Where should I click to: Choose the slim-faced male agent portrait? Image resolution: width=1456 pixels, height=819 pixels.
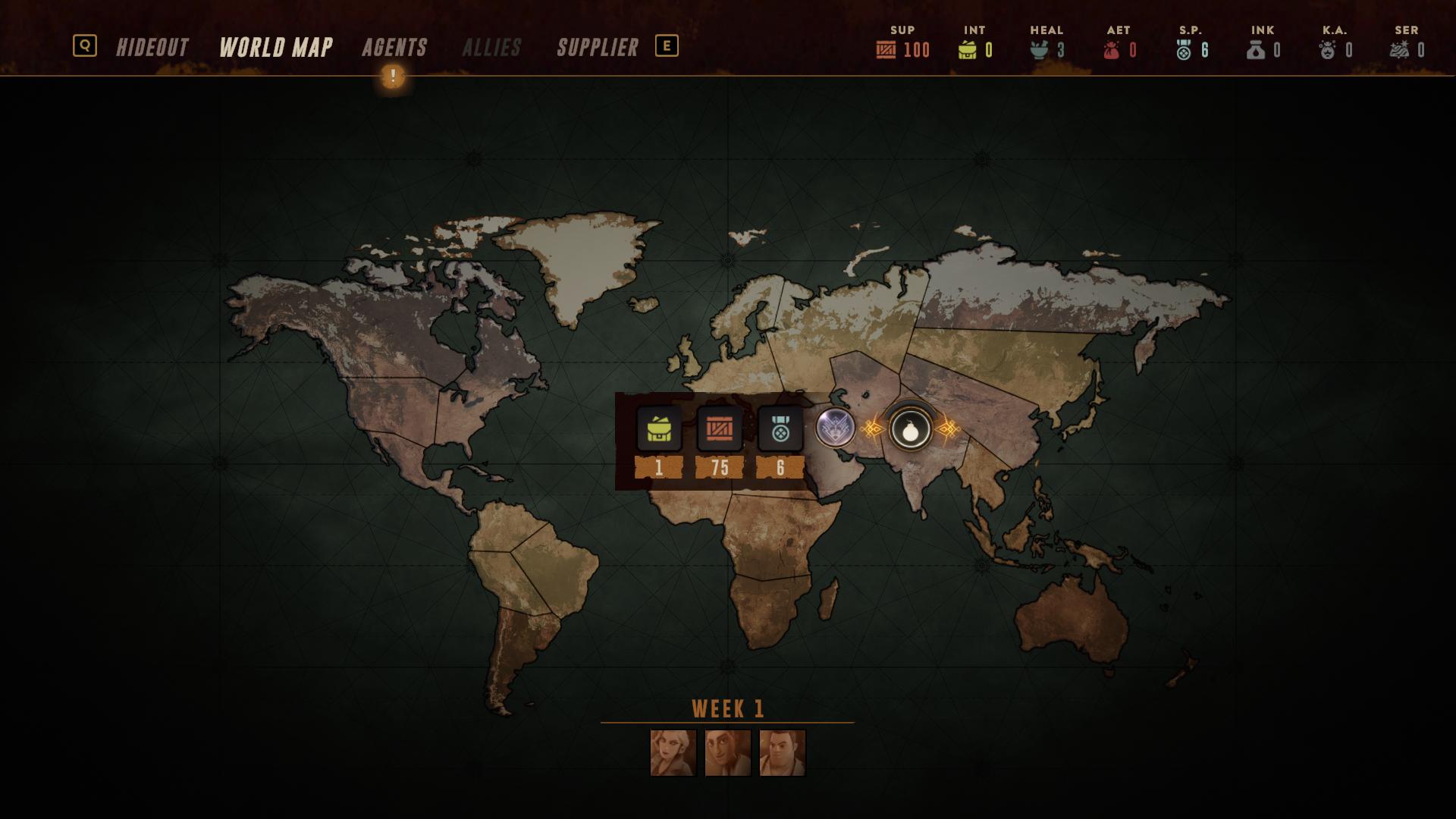tap(727, 753)
